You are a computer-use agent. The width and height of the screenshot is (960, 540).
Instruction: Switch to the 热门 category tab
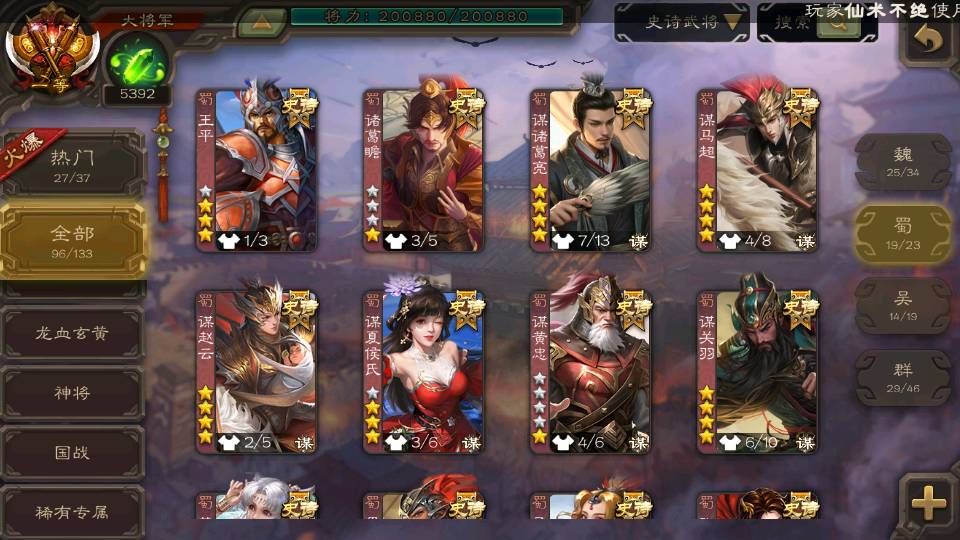point(72,163)
